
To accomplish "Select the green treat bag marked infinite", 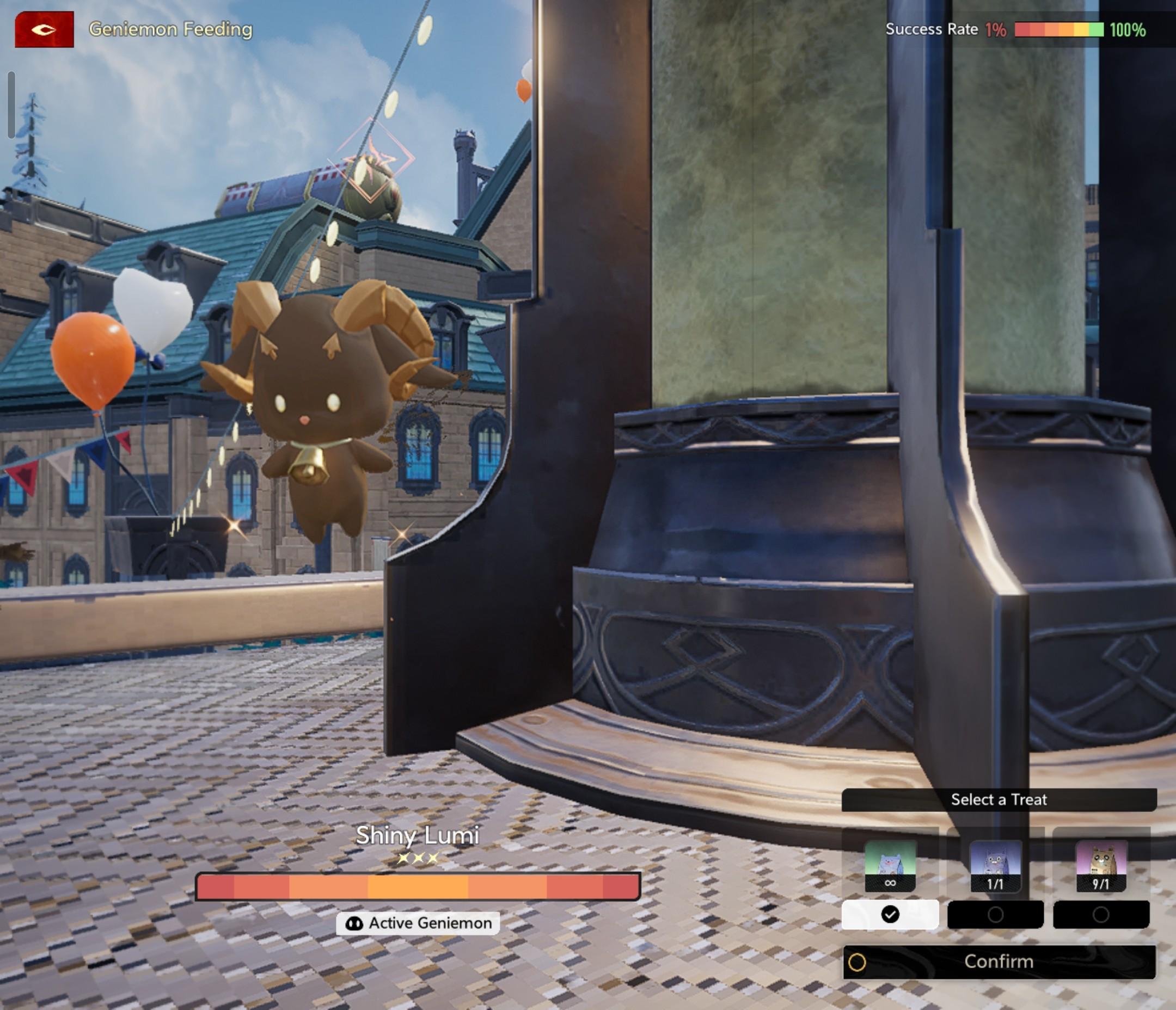I will (x=890, y=866).
